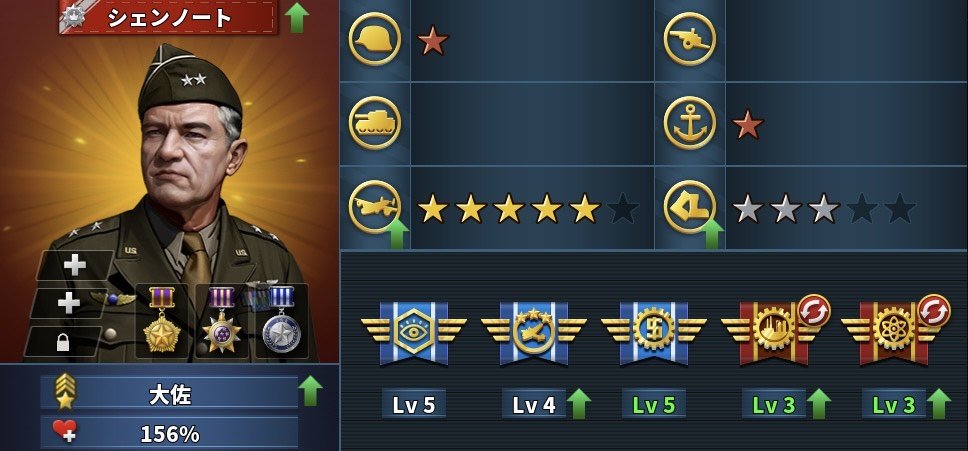968x451 pixels.
Task: Select the gold star medal with purple ribbon
Action: (161, 320)
